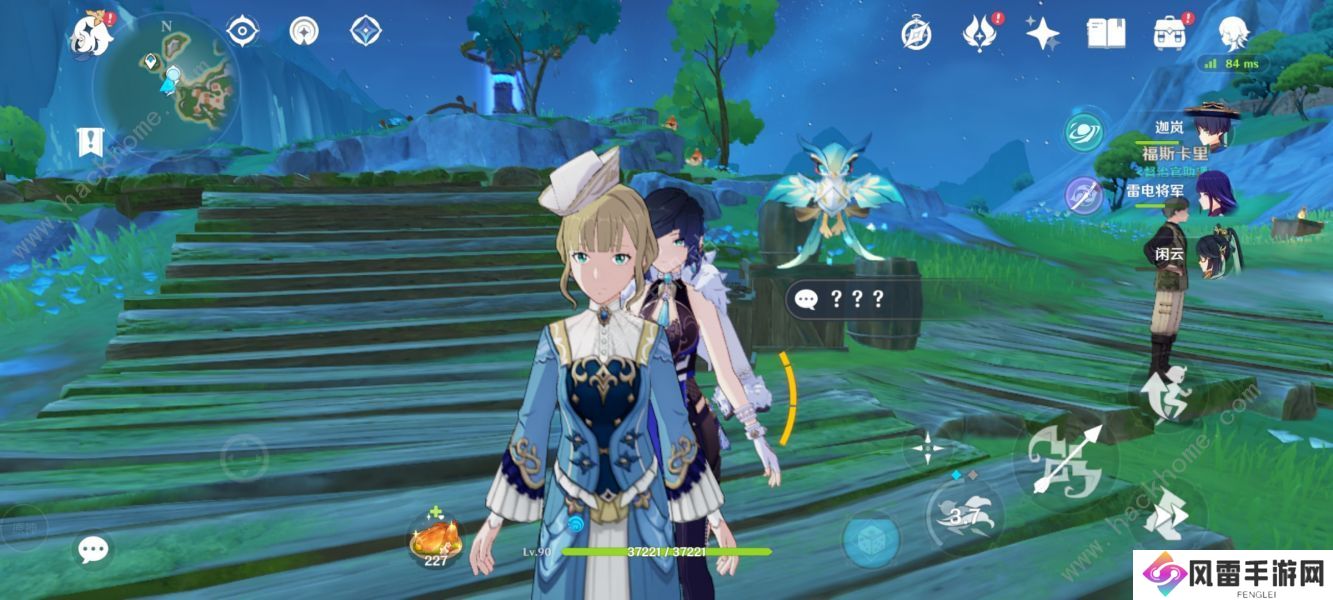Open the character profile head icon
This screenshot has height=600, width=1333.
point(1233,34)
